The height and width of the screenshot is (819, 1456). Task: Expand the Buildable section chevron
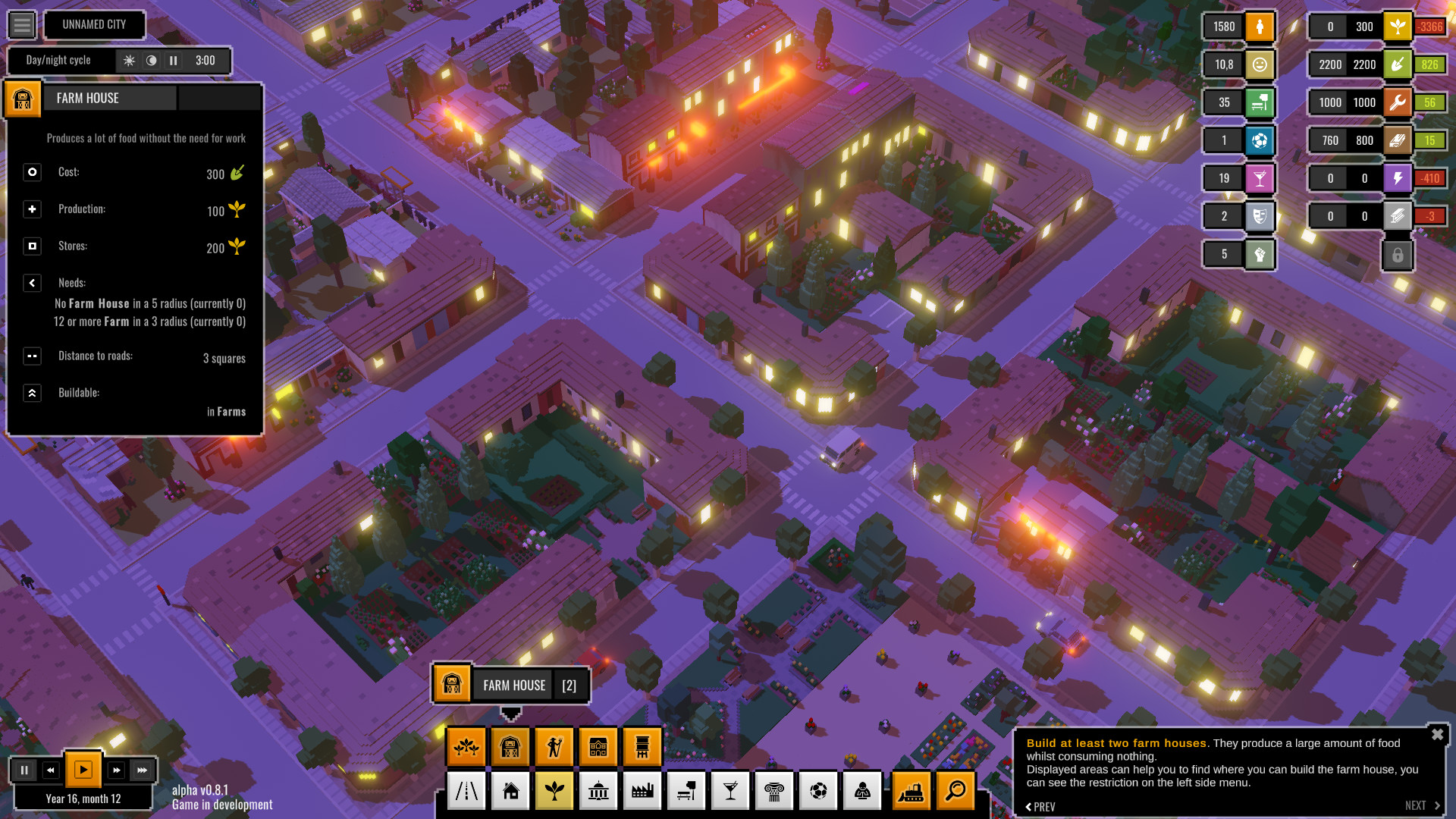pos(32,393)
